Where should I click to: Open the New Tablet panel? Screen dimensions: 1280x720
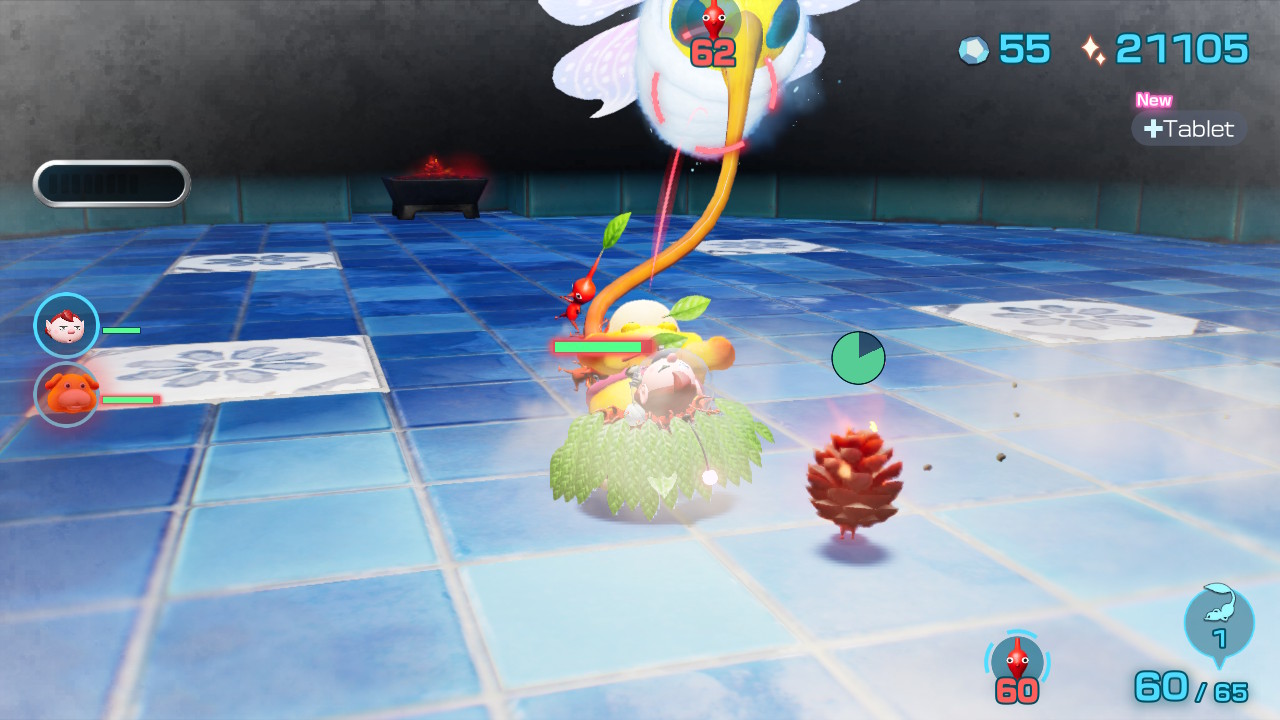pyautogui.click(x=1188, y=128)
